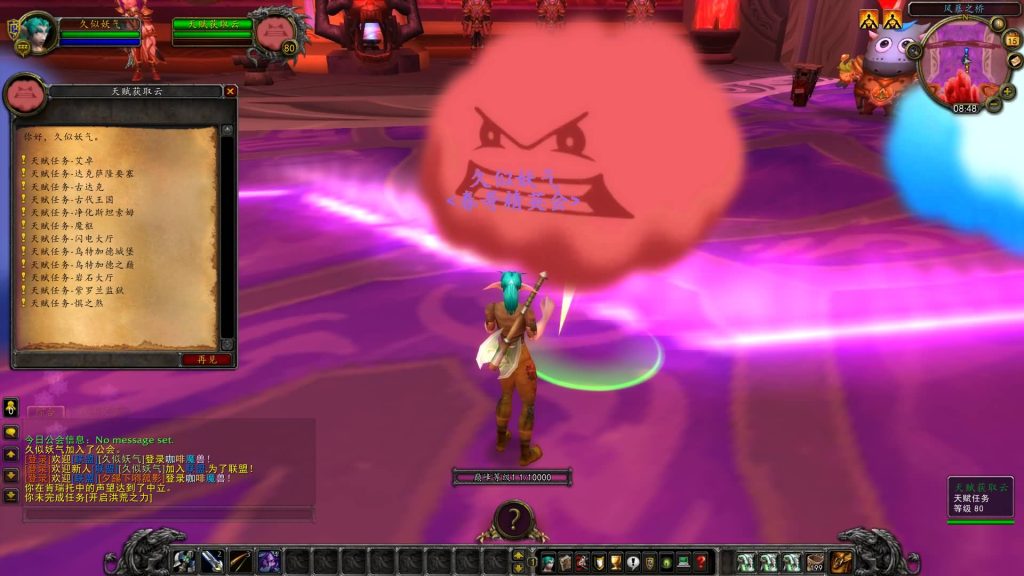Close the 天赋获取云 gossip window

pos(231,91)
